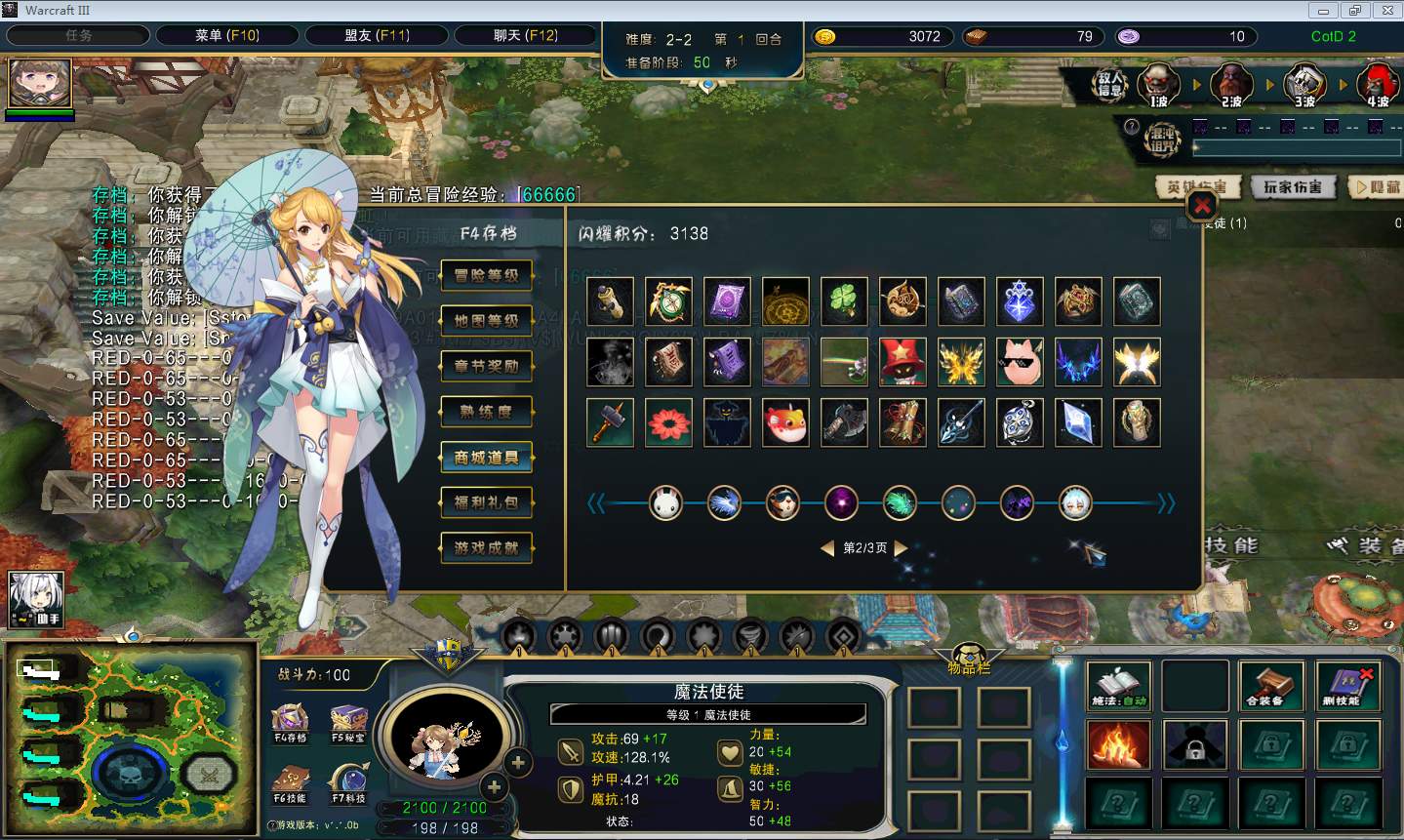Close the Warcraft III window

pyautogui.click(x=1385, y=11)
